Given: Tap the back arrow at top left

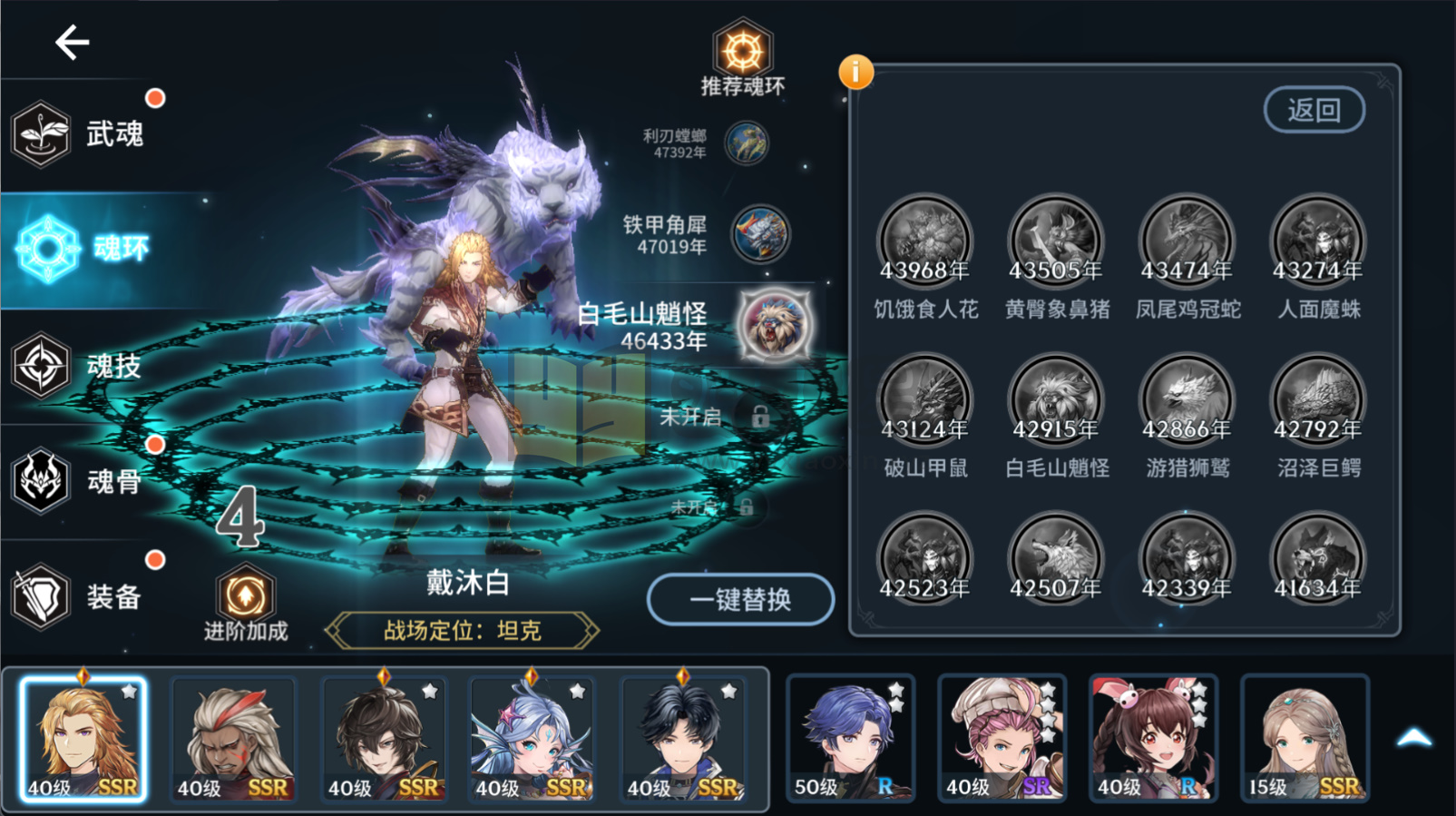Looking at the screenshot, I should (x=71, y=41).
